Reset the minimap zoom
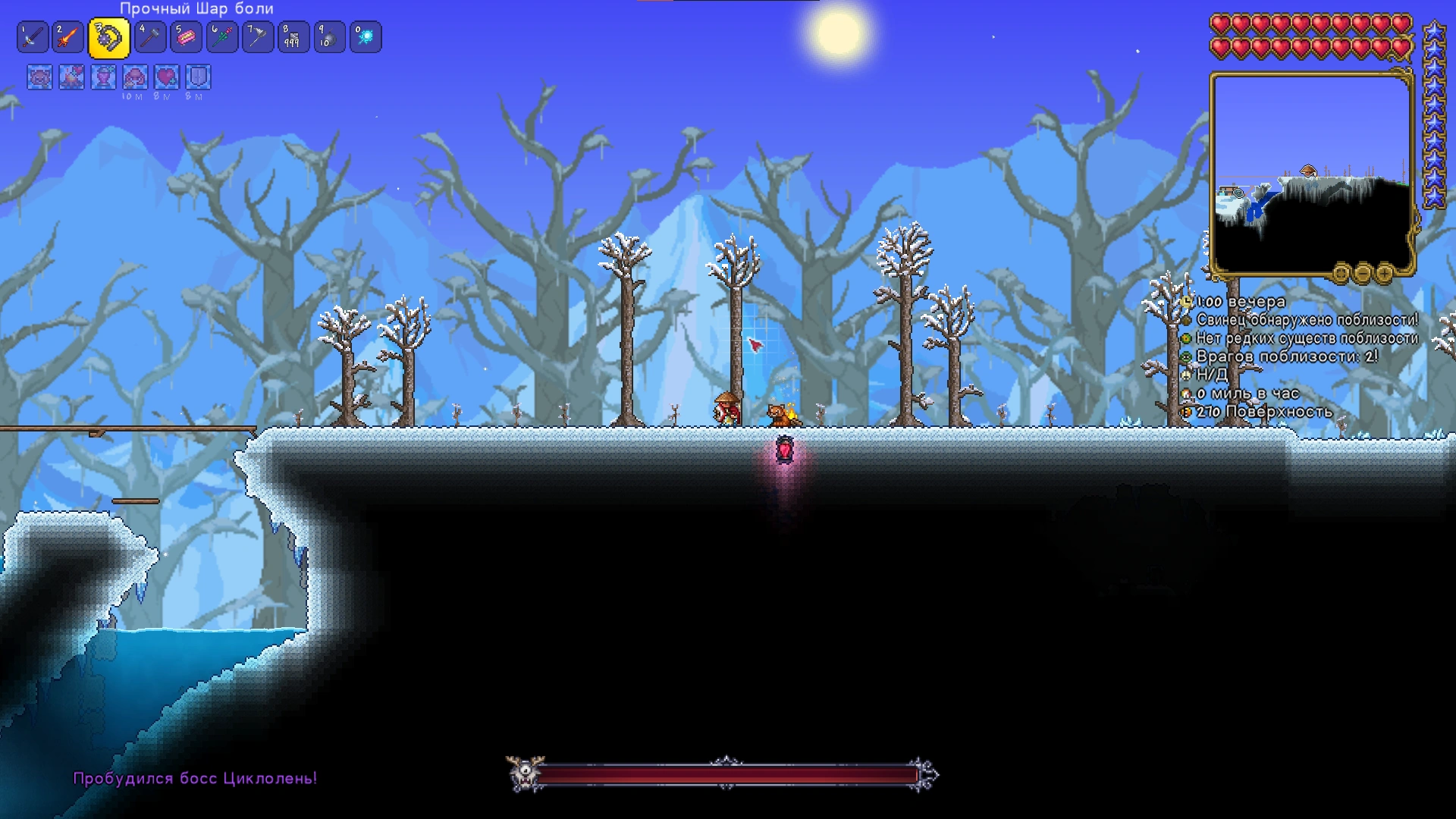The height and width of the screenshot is (819, 1456). (x=1341, y=273)
